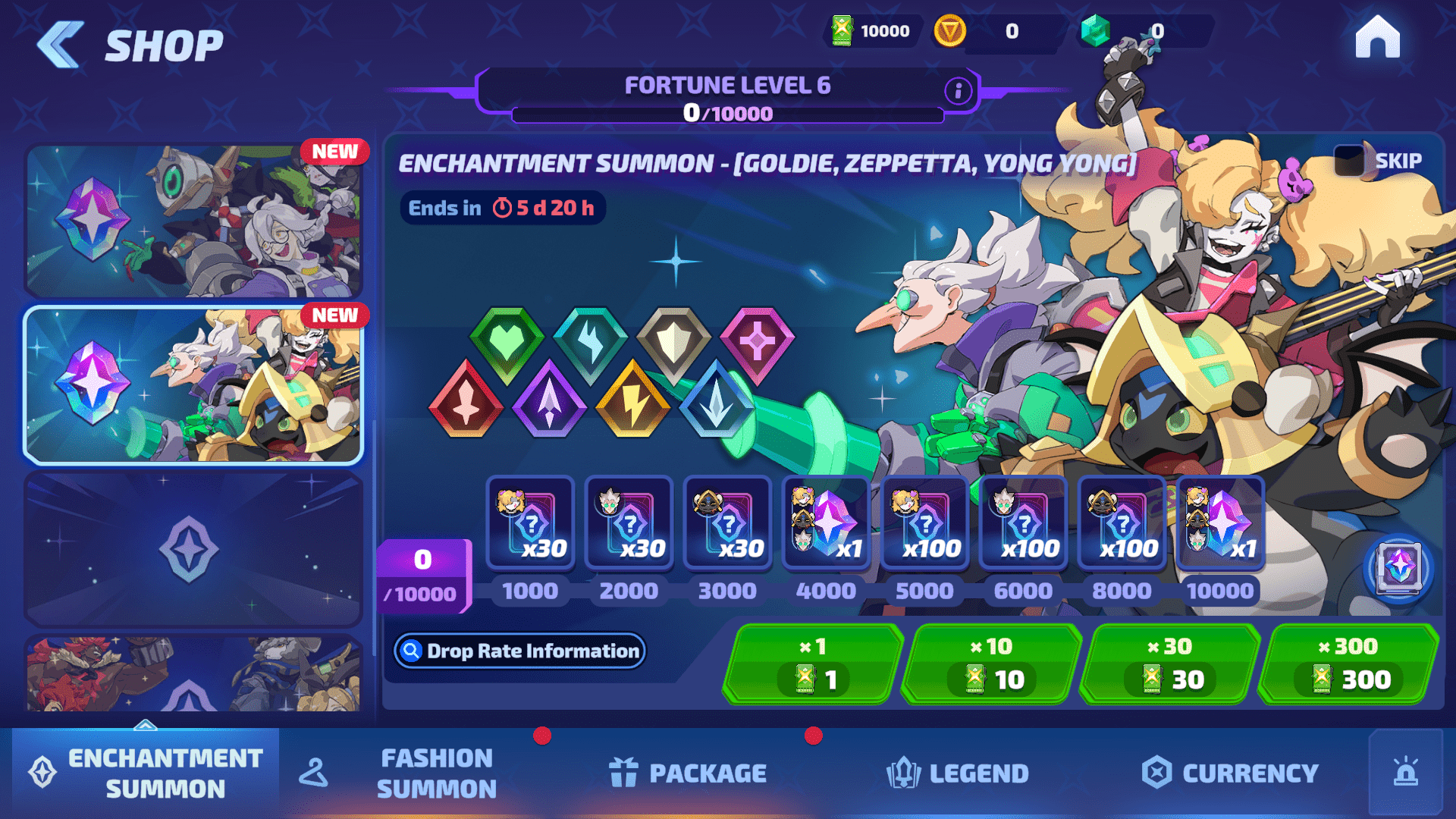Open the Package tab
Image resolution: width=1456 pixels, height=819 pixels.
689,773
